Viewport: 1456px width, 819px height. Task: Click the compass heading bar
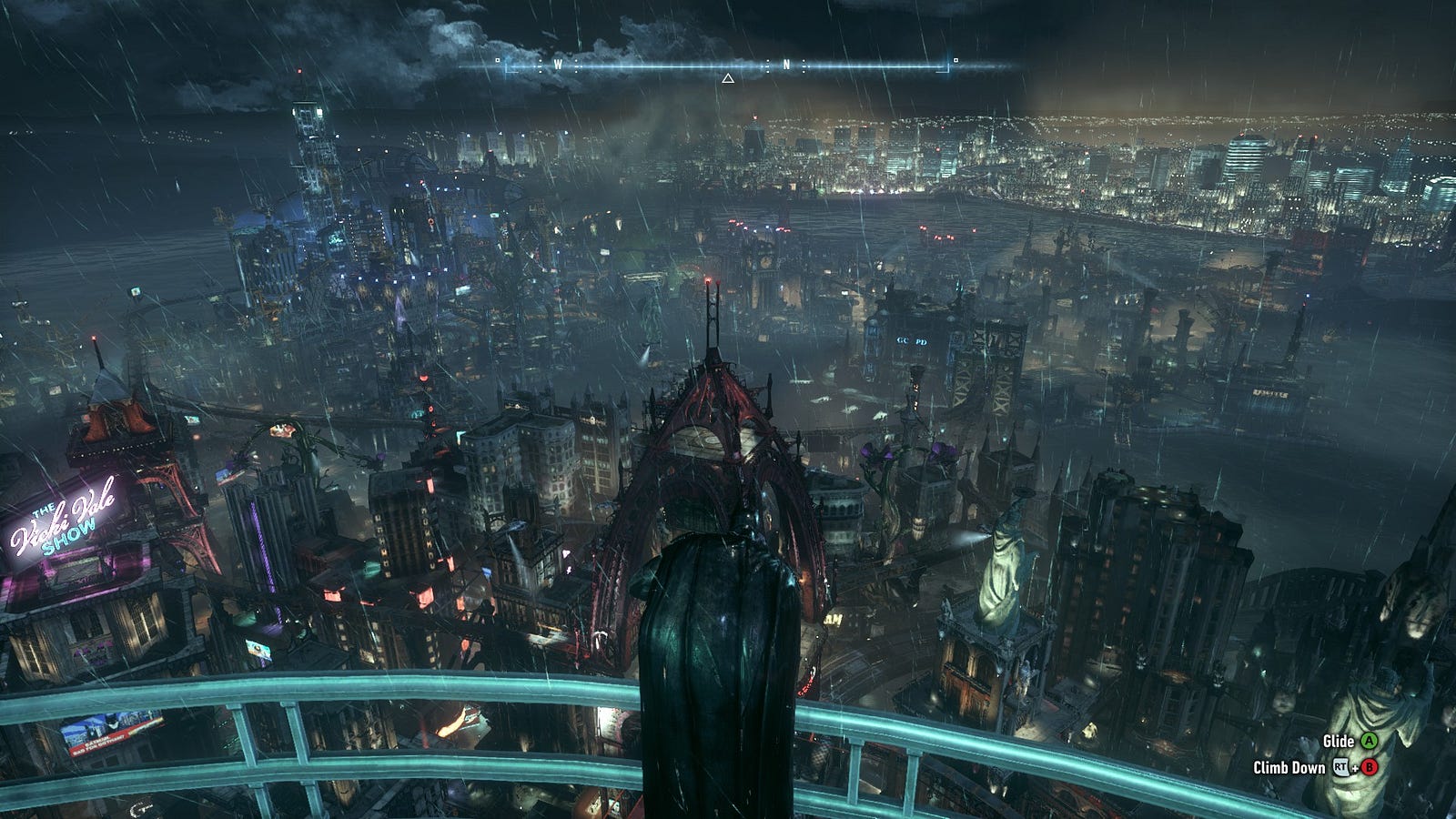[728, 65]
